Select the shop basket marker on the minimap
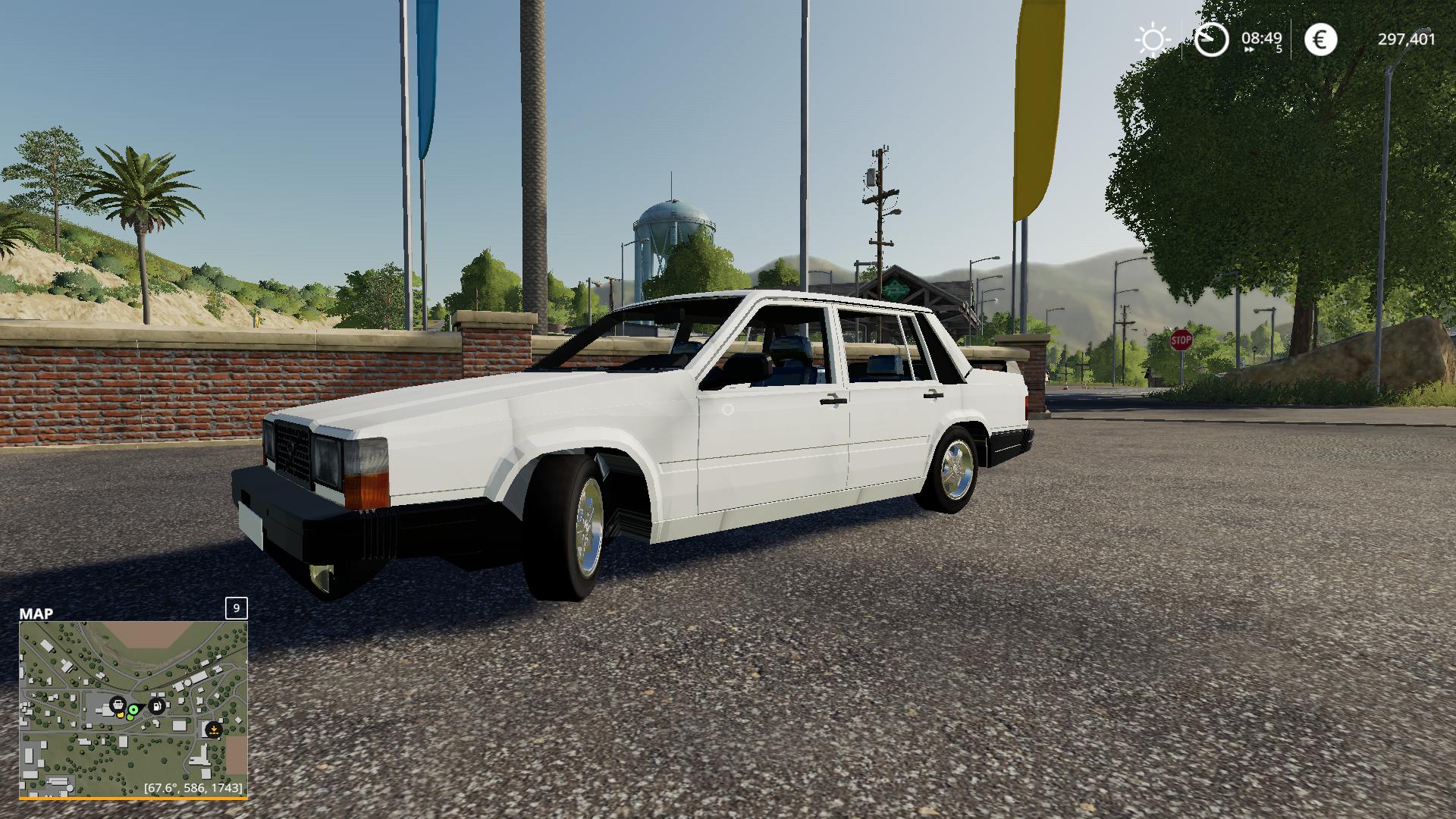Image resolution: width=1456 pixels, height=819 pixels. 118,705
